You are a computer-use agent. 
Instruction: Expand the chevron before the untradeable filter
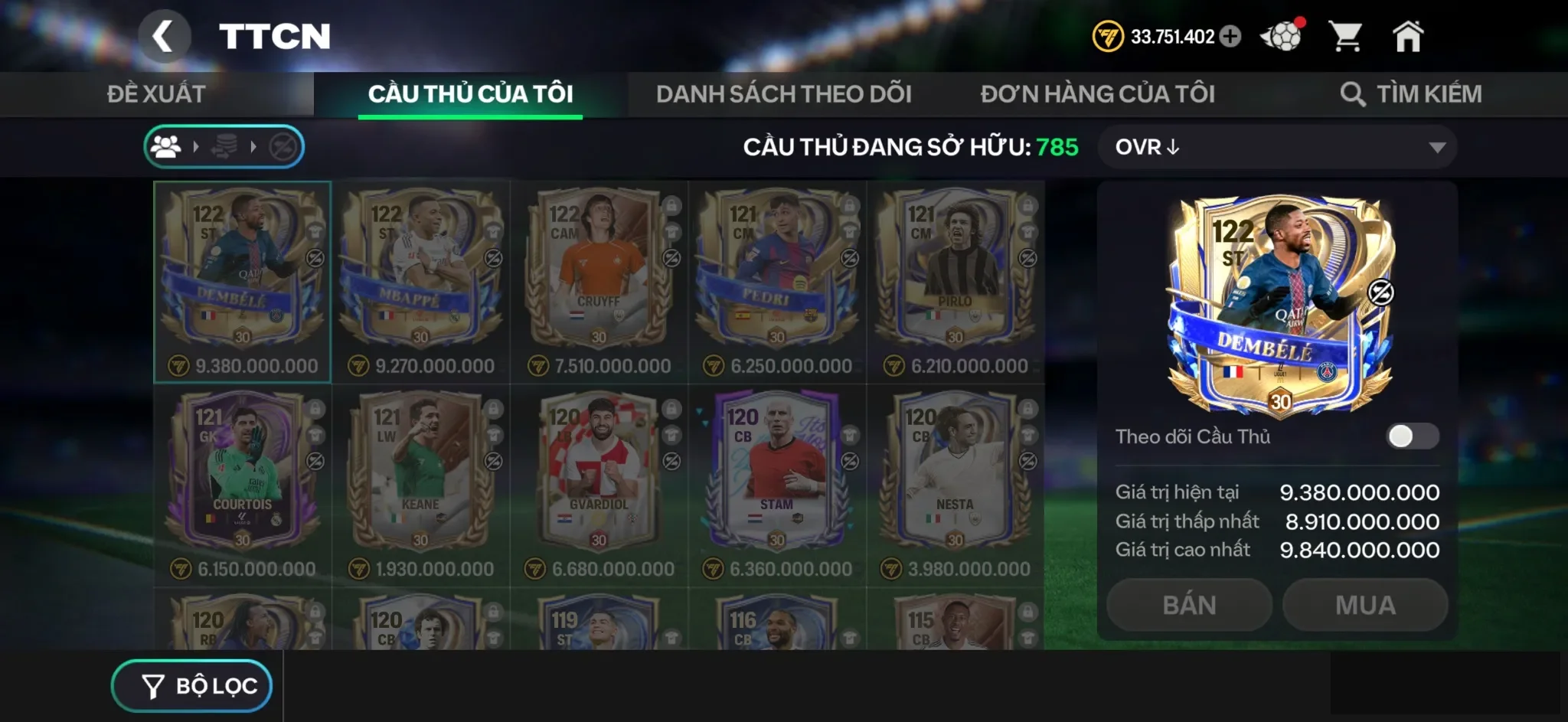[253, 147]
